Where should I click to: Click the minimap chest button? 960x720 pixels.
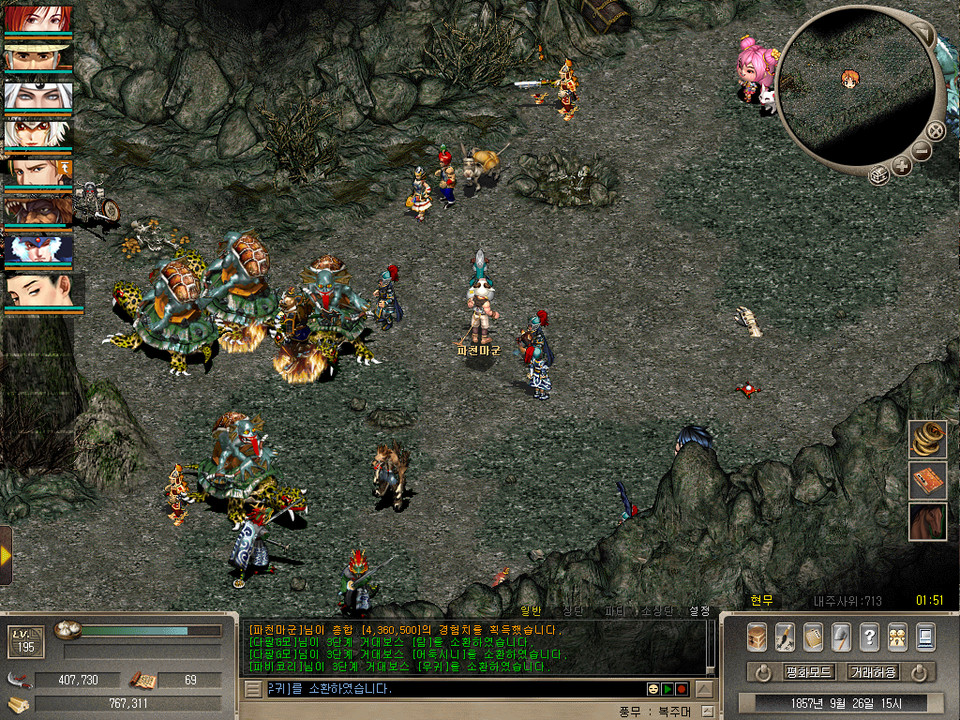click(x=878, y=176)
